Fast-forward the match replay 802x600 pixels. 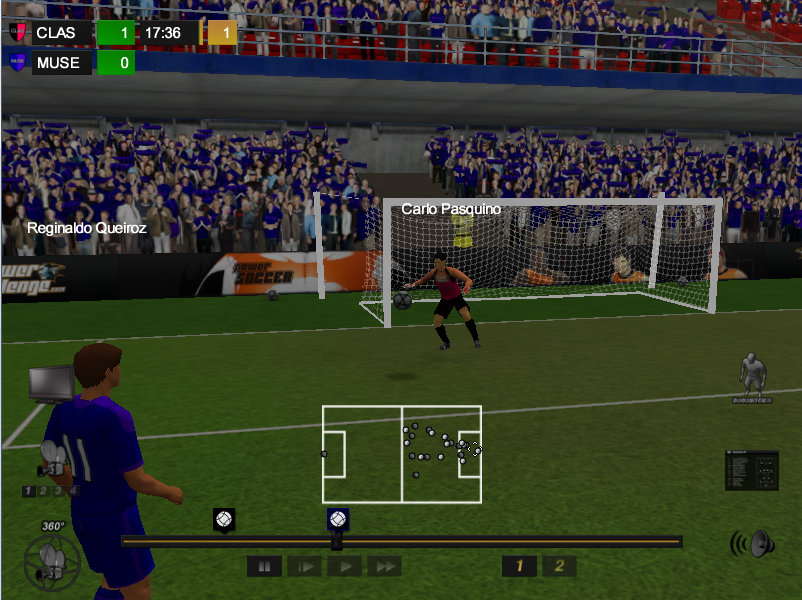point(384,567)
